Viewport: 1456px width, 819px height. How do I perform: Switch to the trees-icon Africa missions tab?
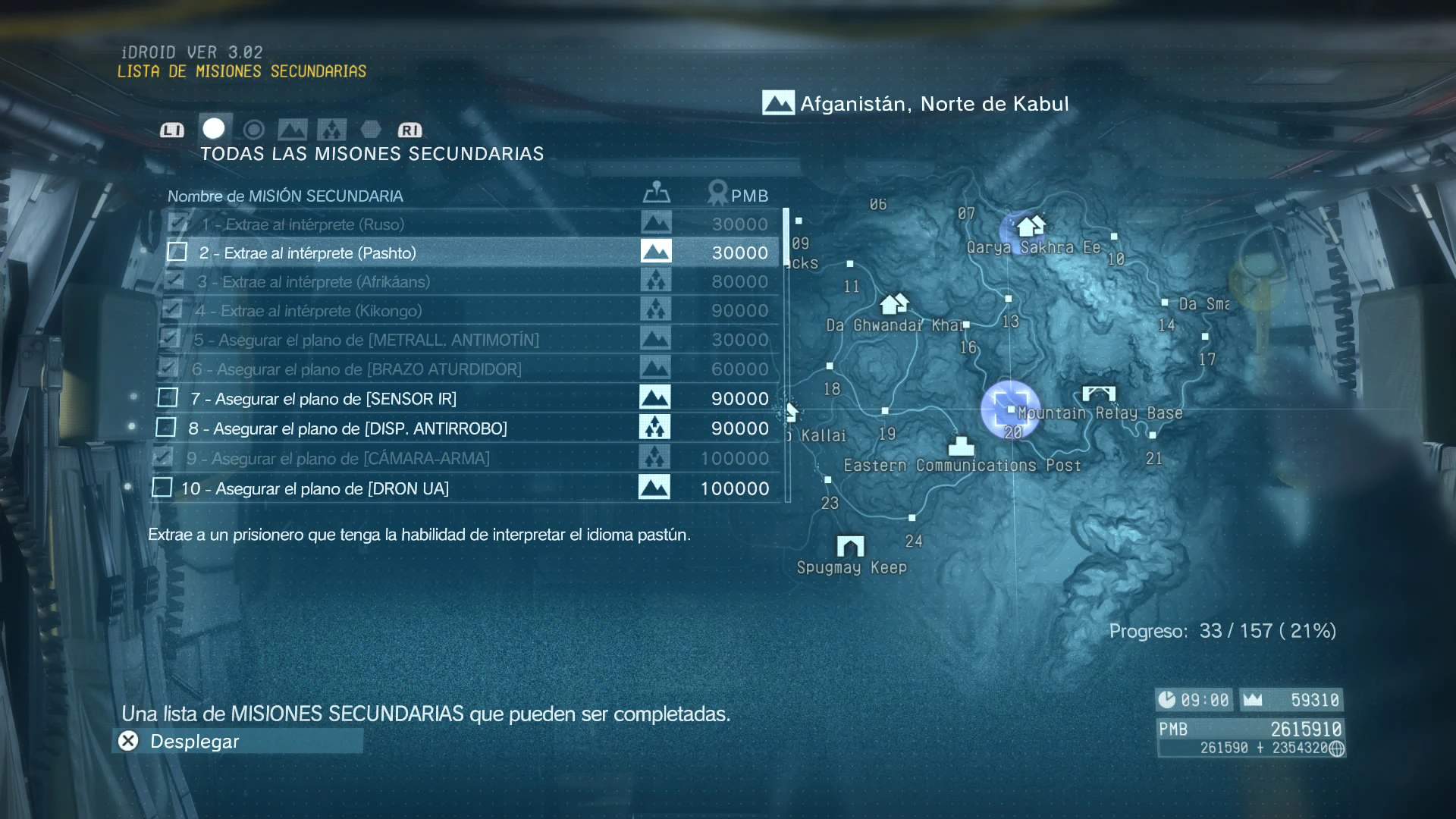331,130
